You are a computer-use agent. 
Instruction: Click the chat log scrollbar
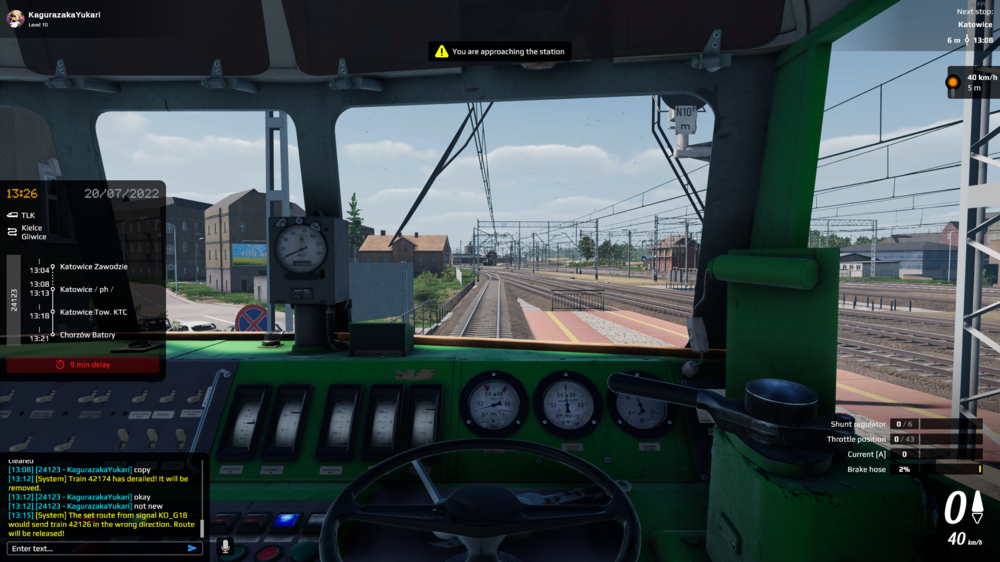(x=203, y=527)
